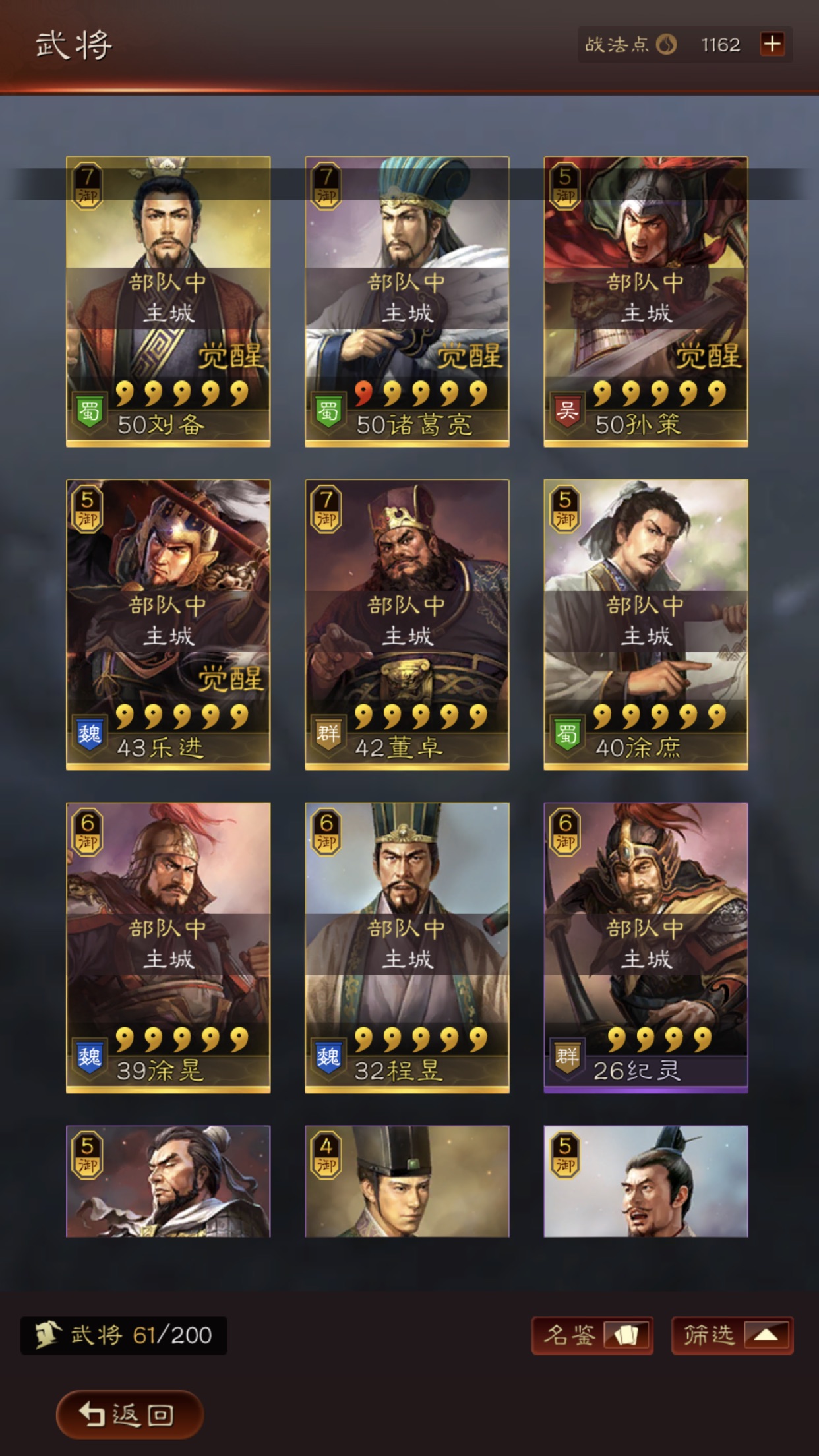View the 程昱 general card
Image resolution: width=819 pixels, height=1456 pixels.
[x=407, y=948]
